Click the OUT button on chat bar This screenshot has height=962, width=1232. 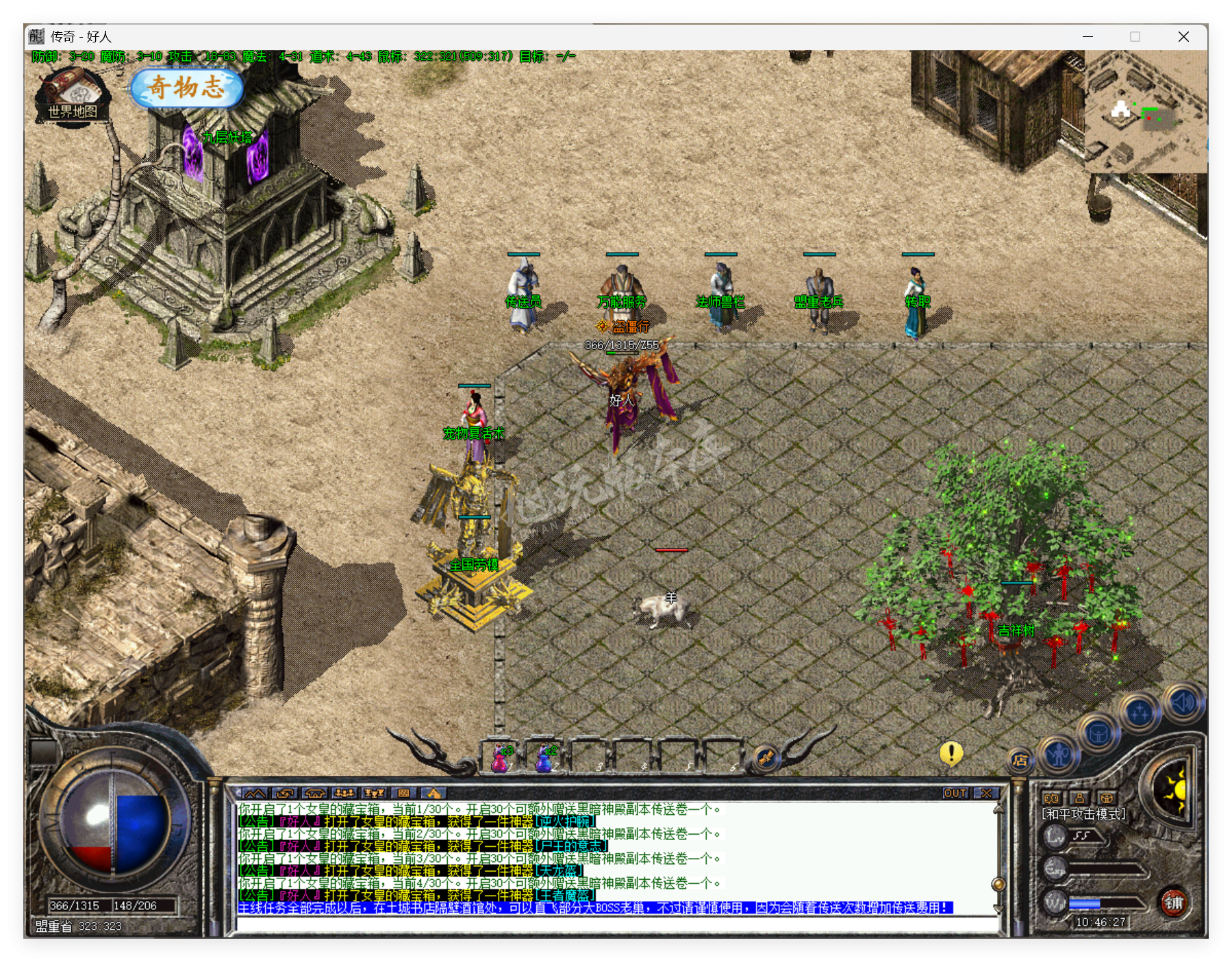tap(955, 793)
